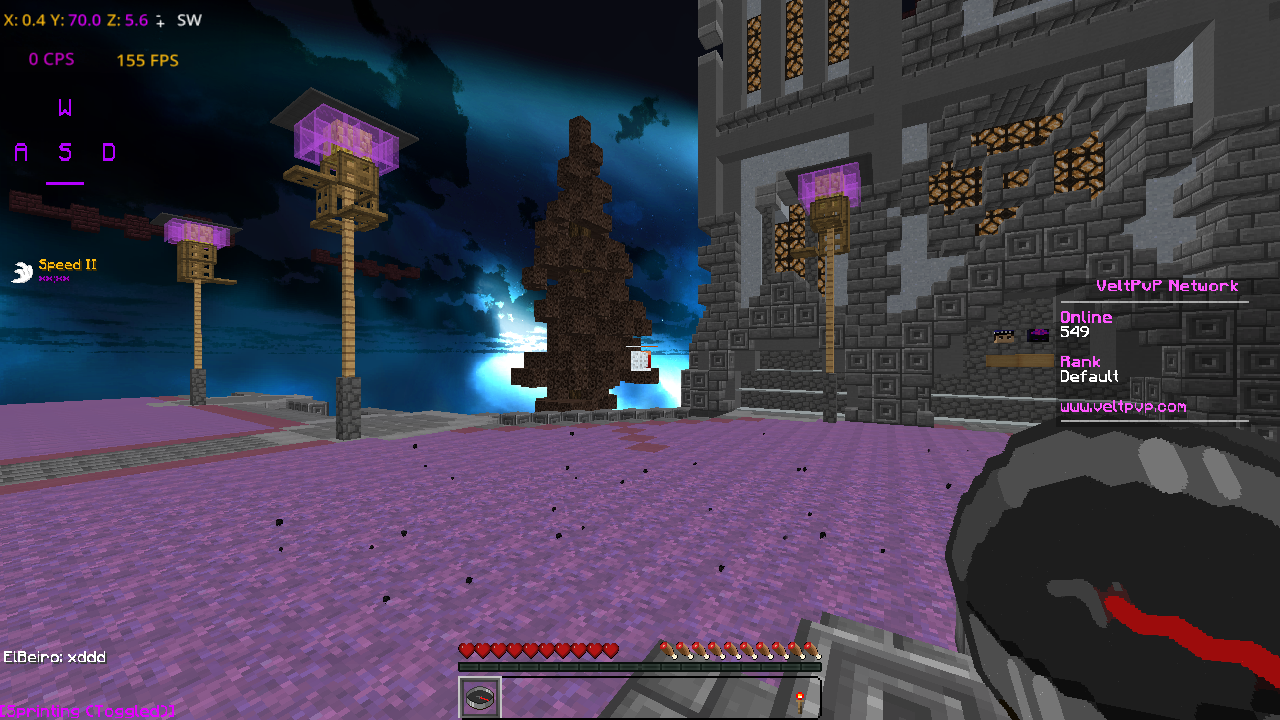Select the compass in the hotbar
This screenshot has width=1280, height=720.
pyautogui.click(x=481, y=697)
